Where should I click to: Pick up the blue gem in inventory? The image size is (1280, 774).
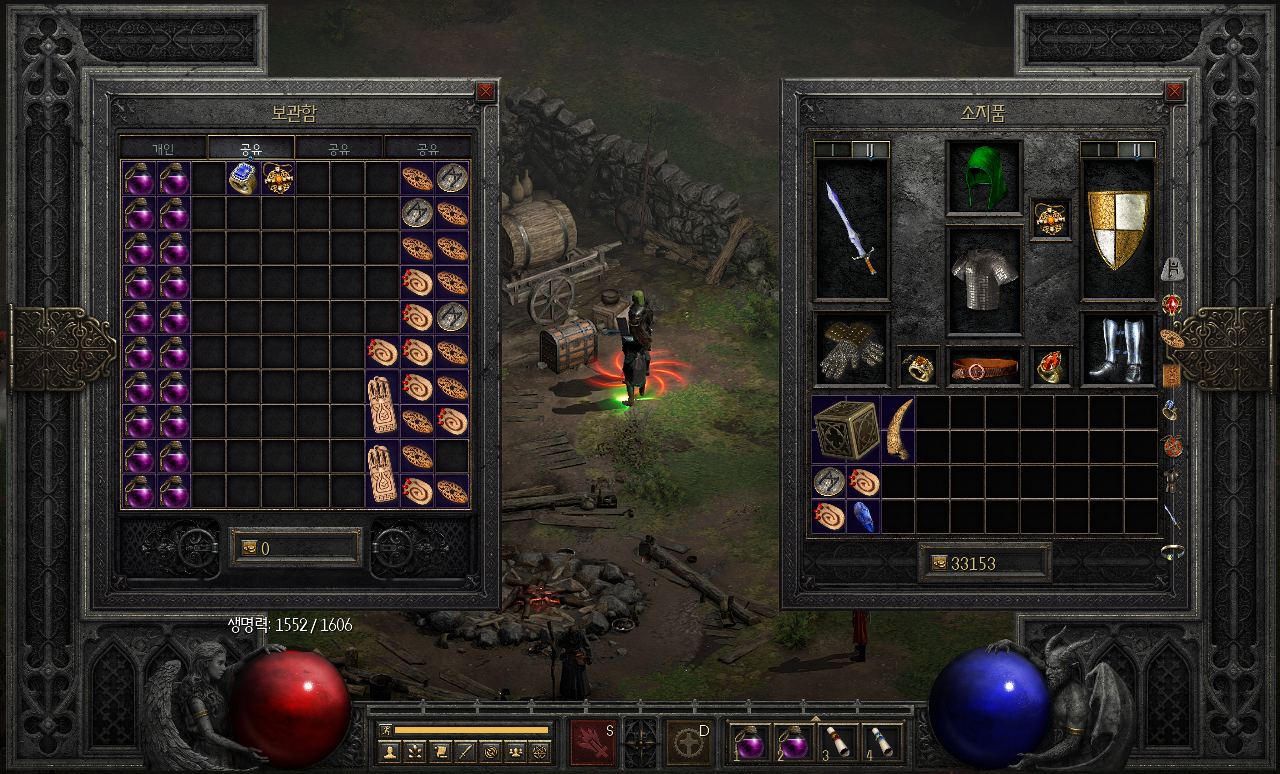863,516
